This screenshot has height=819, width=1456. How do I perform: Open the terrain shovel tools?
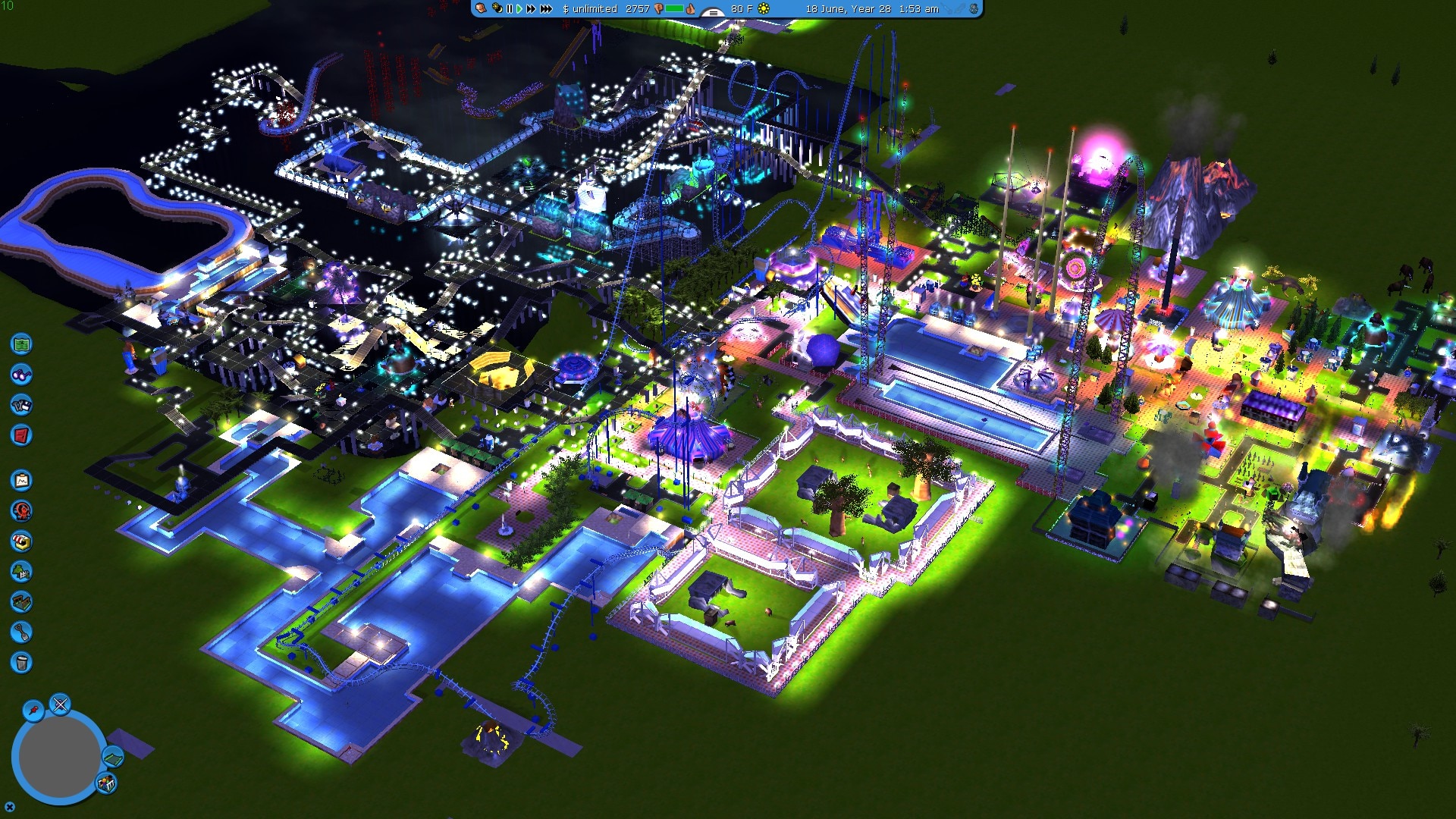[21, 632]
